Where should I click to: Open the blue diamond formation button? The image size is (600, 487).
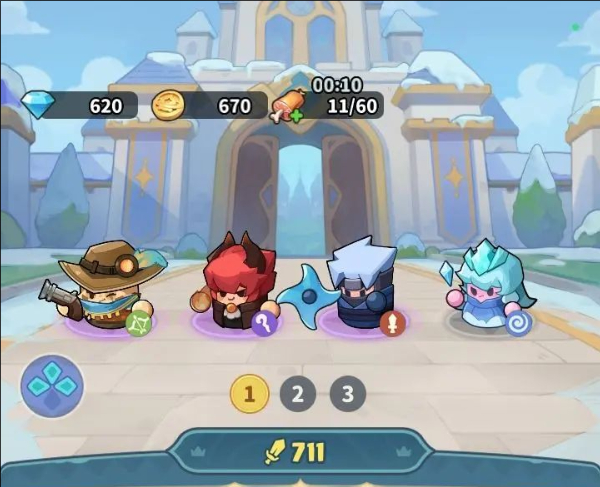click(x=52, y=386)
